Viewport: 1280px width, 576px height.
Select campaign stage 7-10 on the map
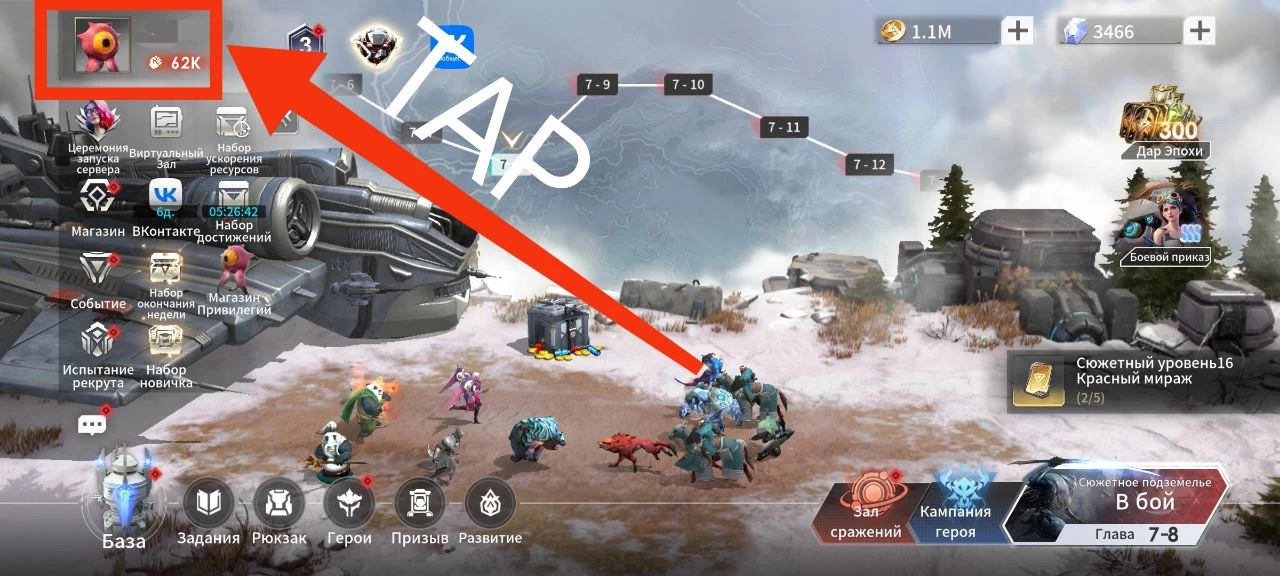tap(688, 85)
